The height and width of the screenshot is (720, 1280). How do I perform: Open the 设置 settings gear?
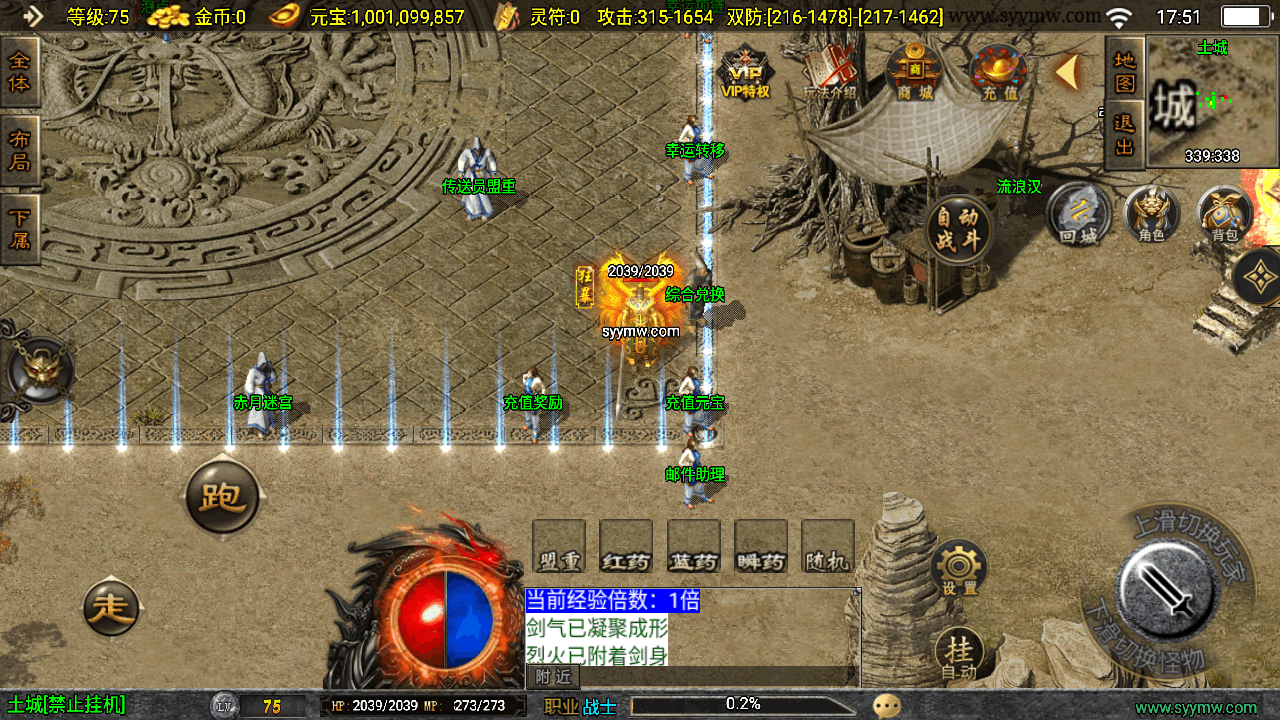(959, 569)
